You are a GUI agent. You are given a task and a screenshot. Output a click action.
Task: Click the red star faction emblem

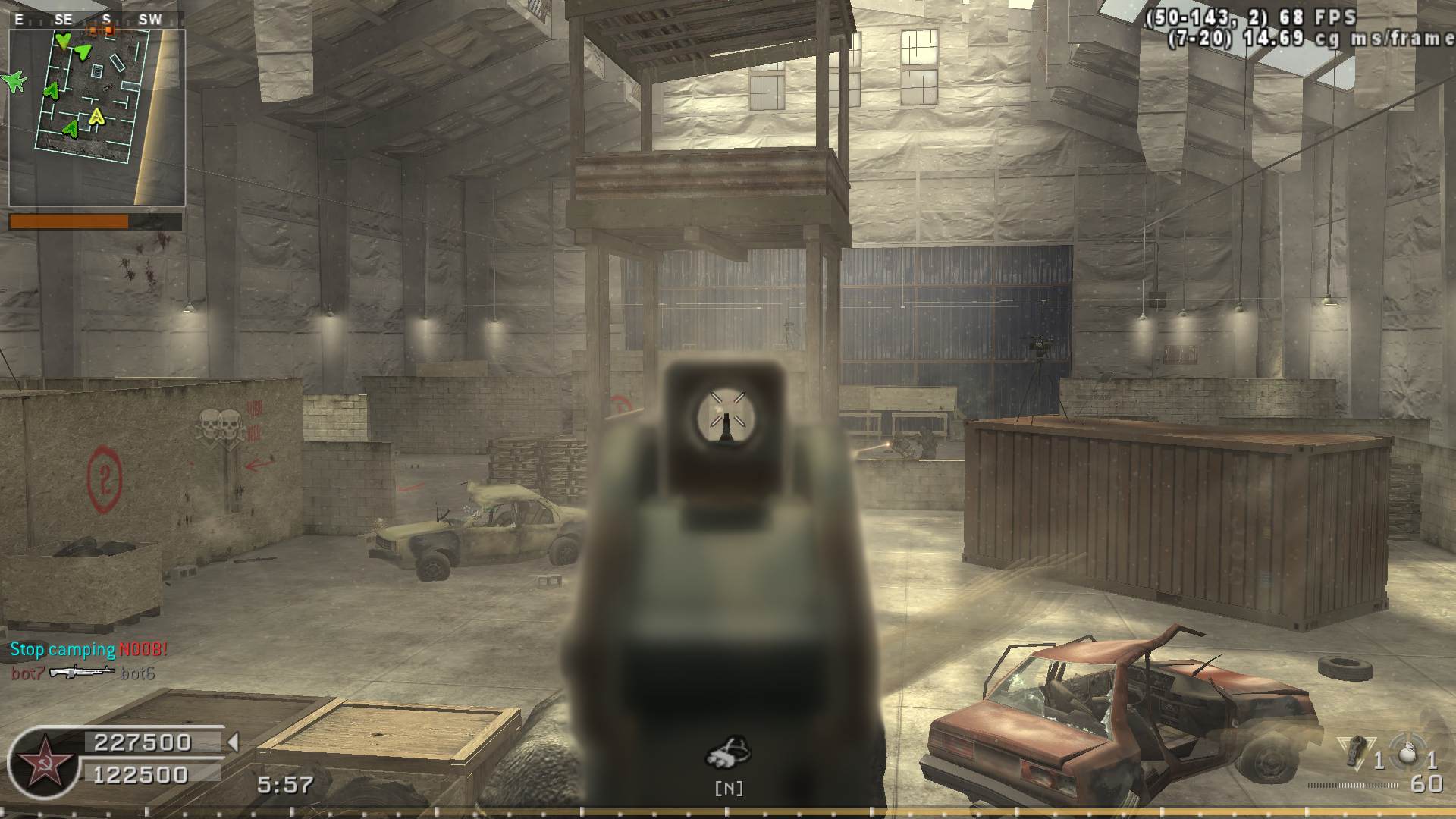tap(41, 759)
